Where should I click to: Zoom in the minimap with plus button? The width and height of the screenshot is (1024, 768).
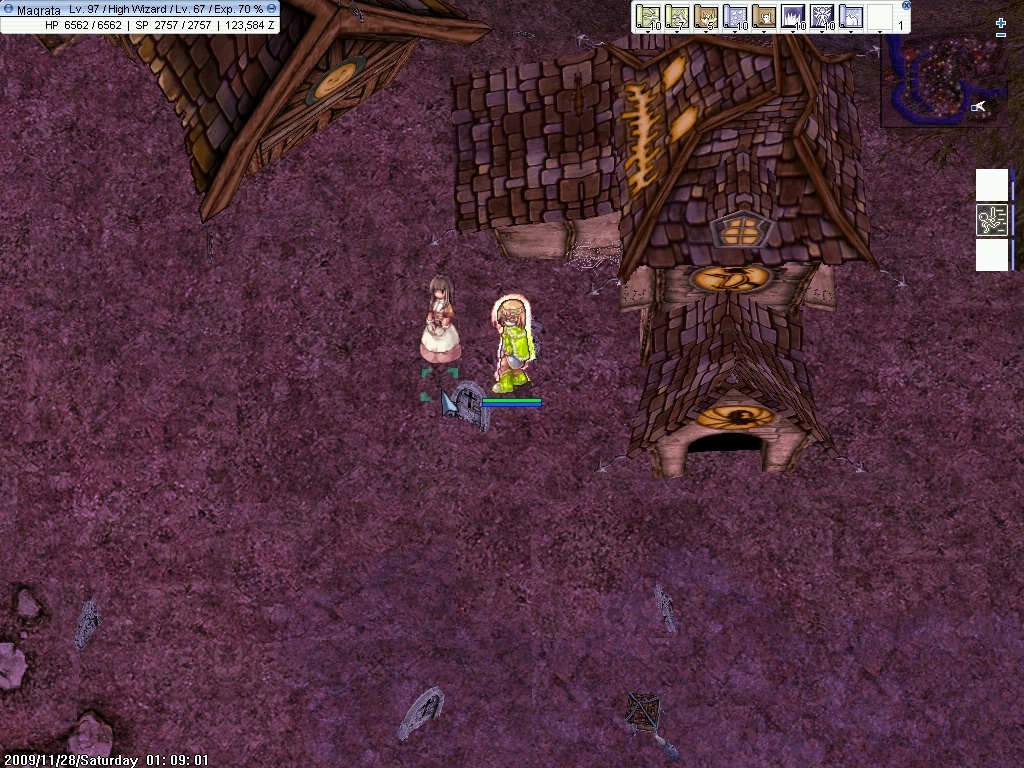pyautogui.click(x=1001, y=23)
